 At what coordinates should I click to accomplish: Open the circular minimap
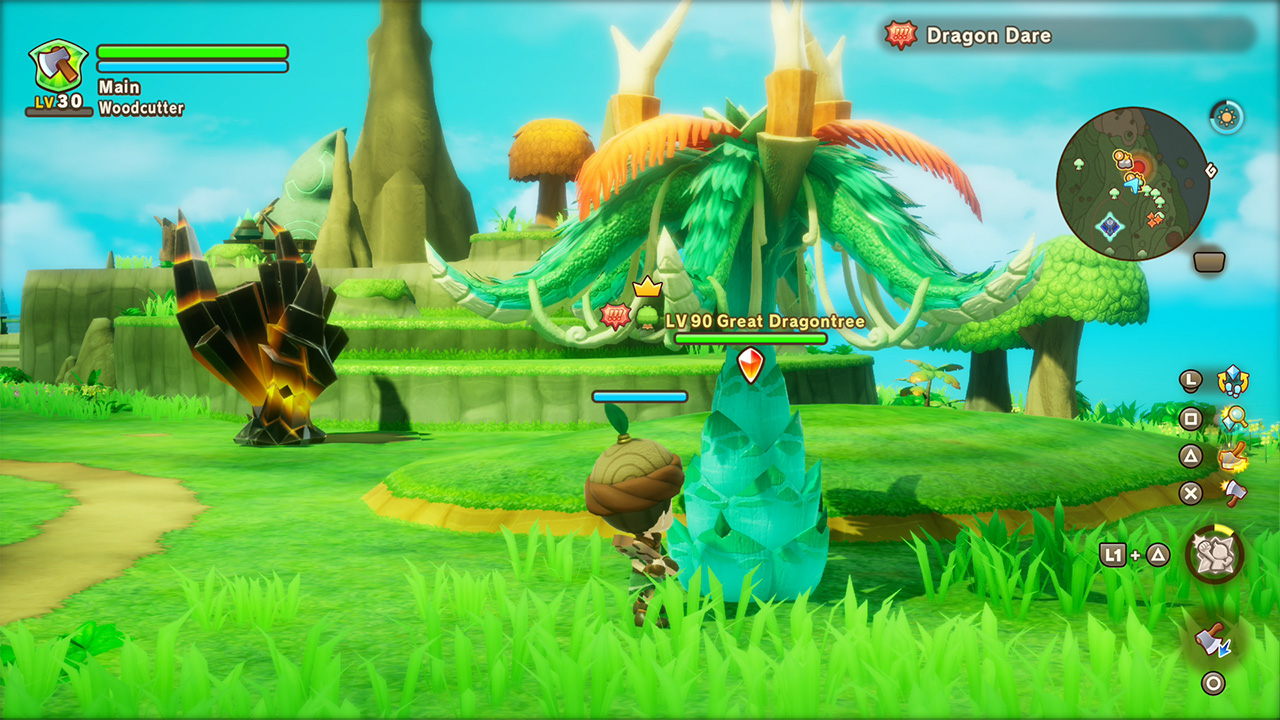click(1133, 184)
